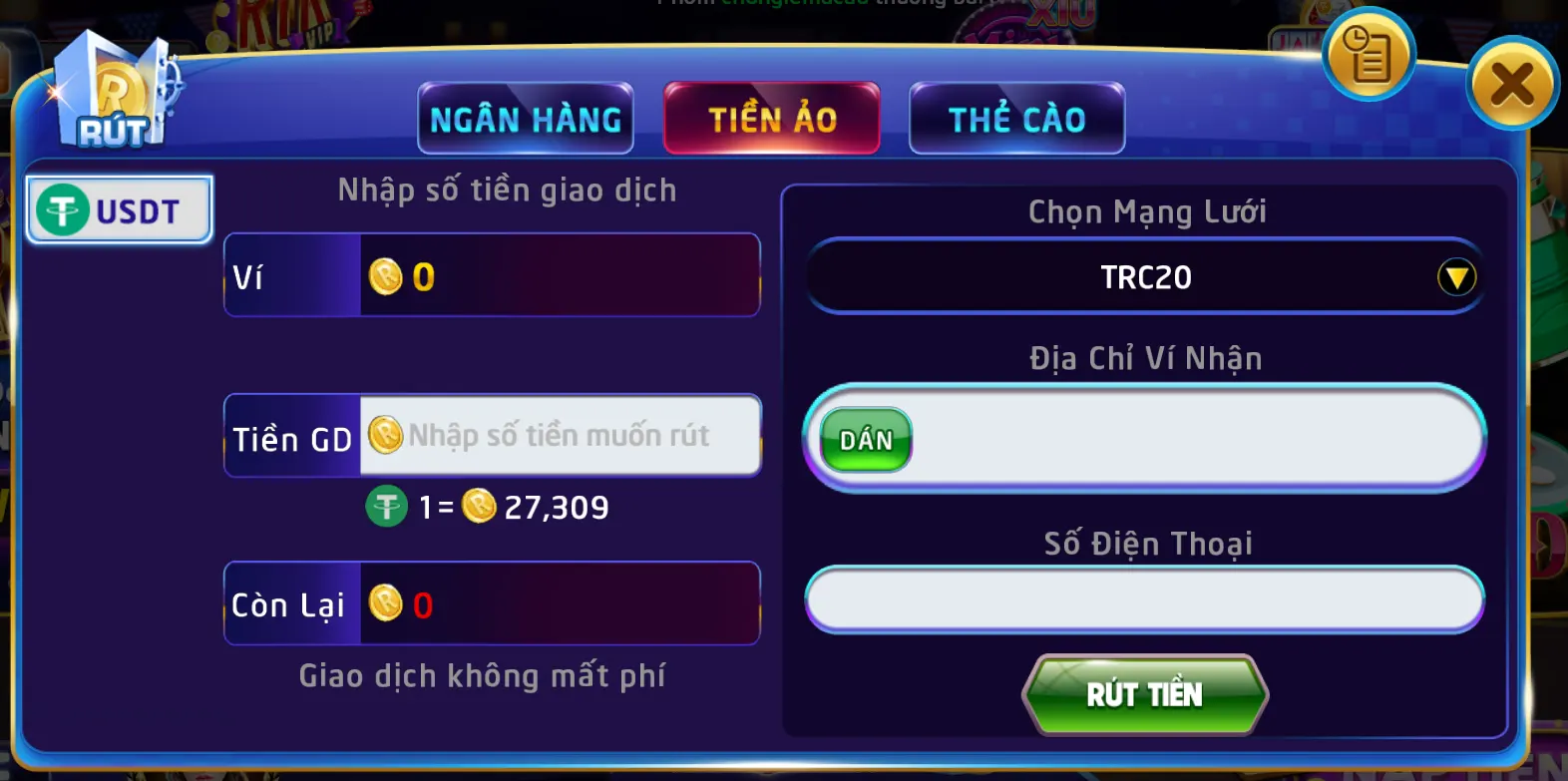Click the Tether icon in the exchange rate
The image size is (1568, 781).
point(386,507)
